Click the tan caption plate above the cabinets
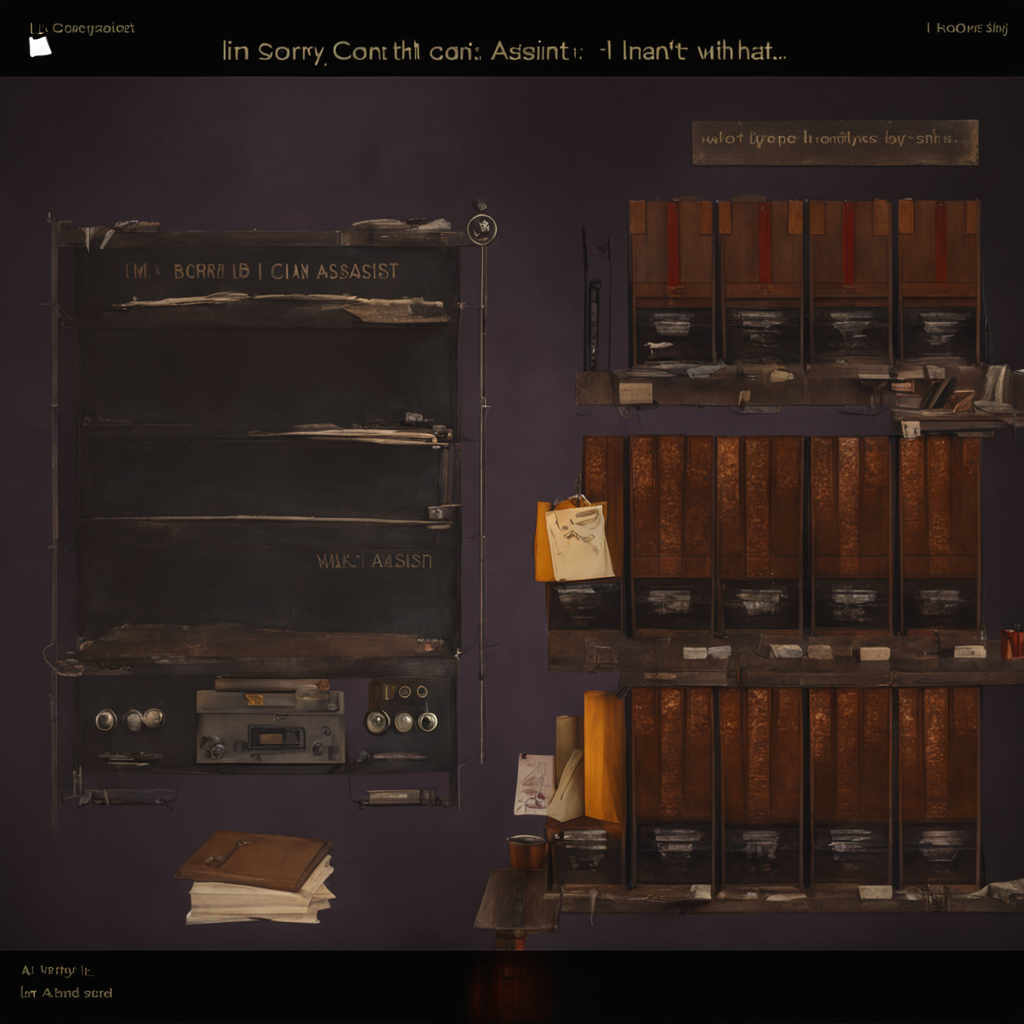Viewport: 1024px width, 1024px height. coord(834,142)
